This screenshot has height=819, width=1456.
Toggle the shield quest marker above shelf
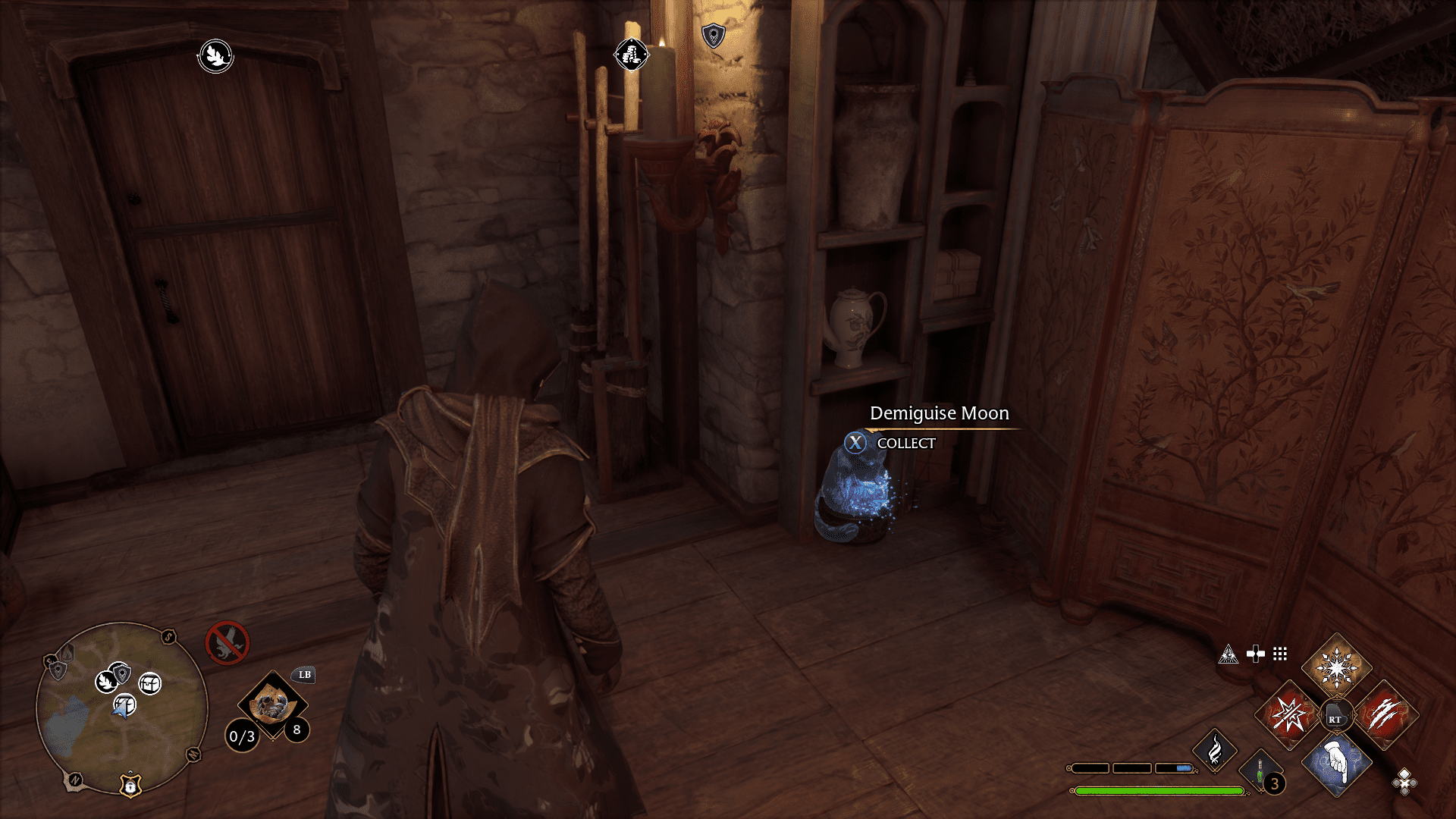pos(713,34)
